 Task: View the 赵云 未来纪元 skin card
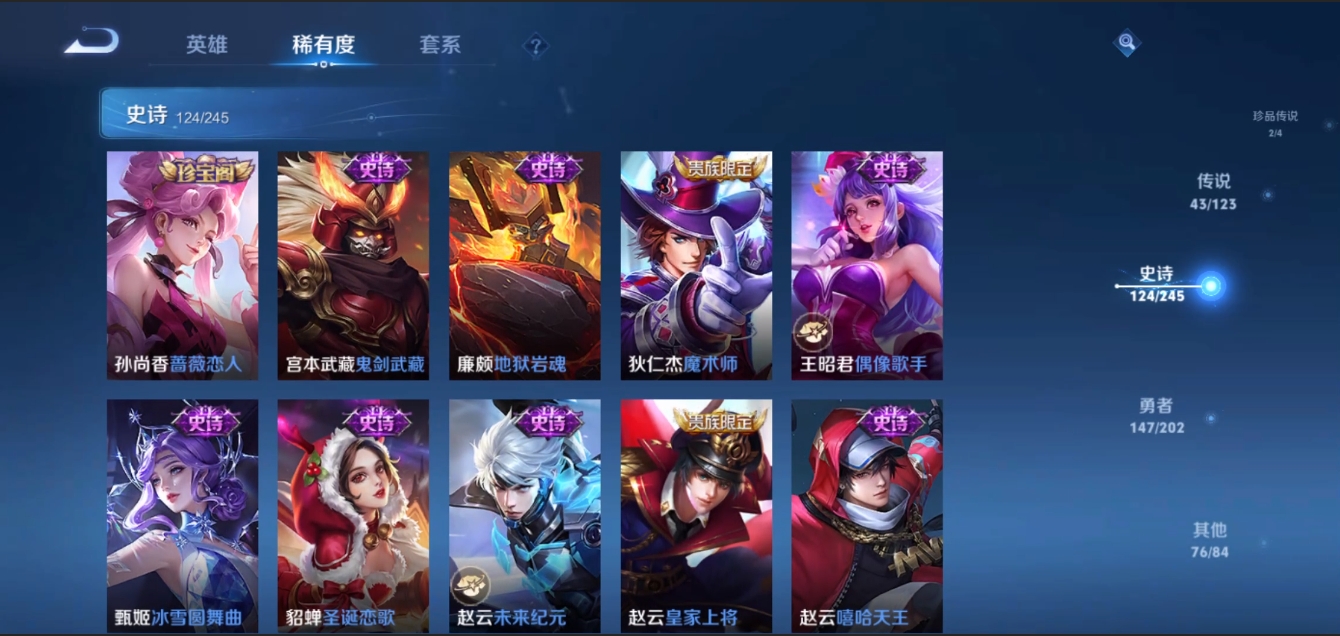coord(525,515)
